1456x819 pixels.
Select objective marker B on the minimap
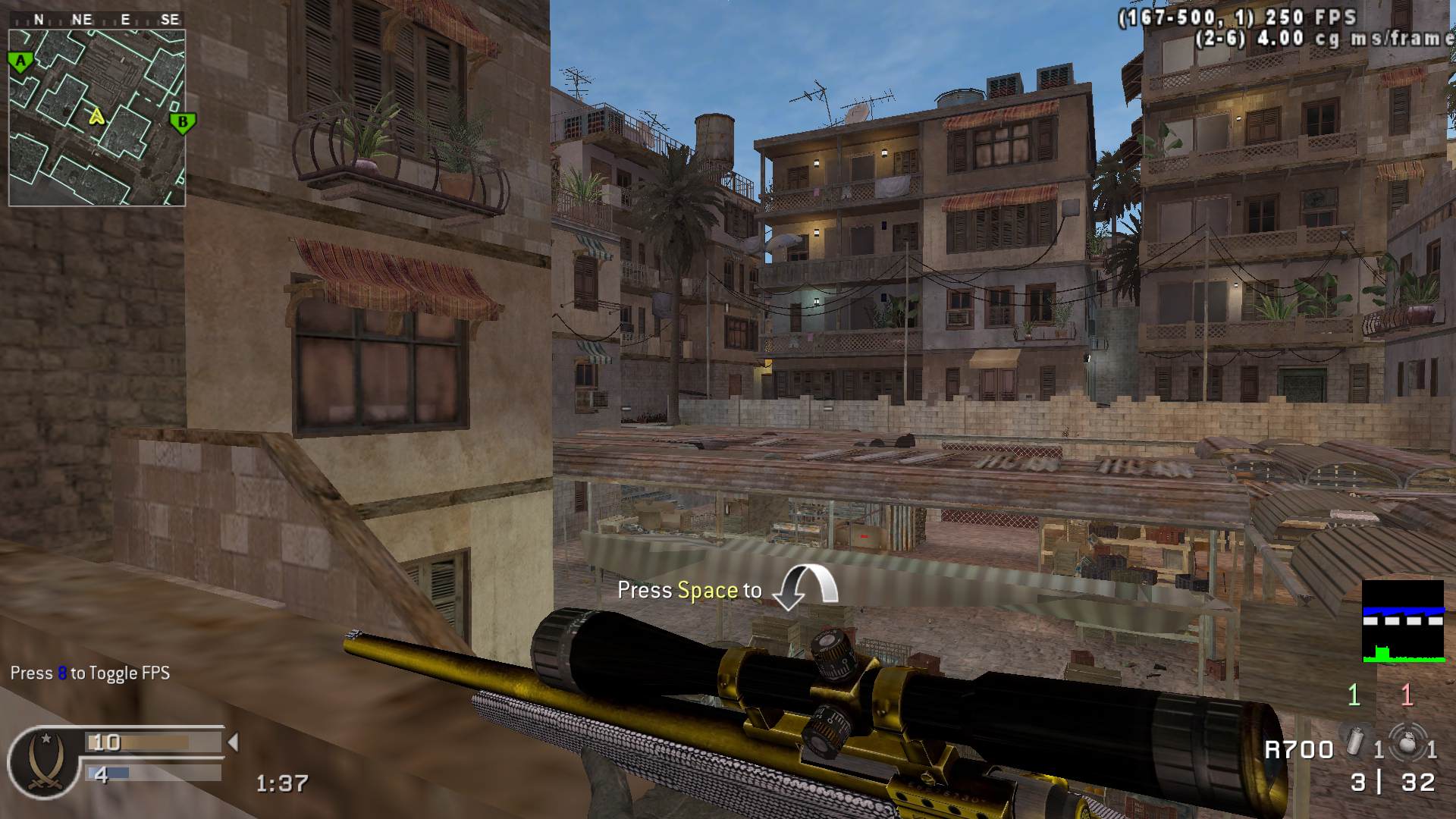click(182, 122)
